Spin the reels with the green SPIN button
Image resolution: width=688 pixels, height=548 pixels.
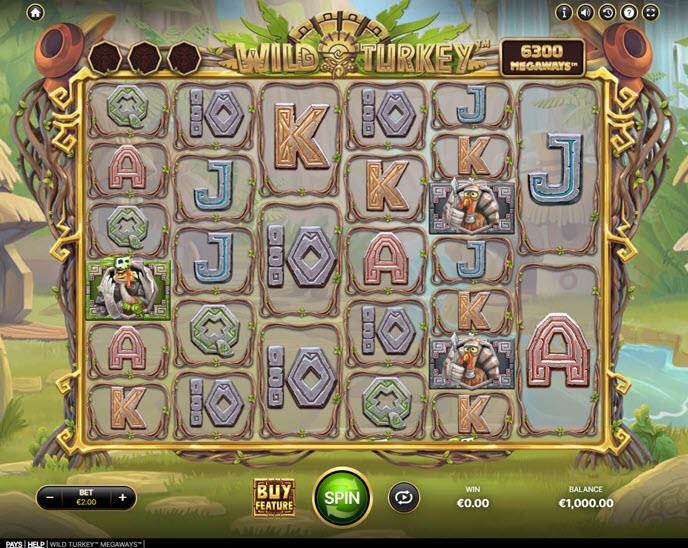342,496
